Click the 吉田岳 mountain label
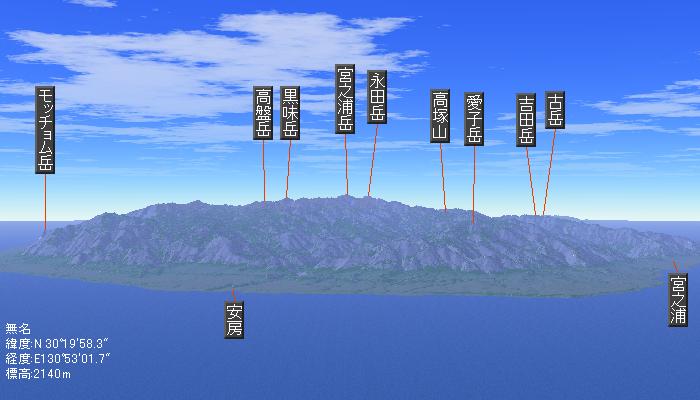700x400 pixels. tap(527, 120)
